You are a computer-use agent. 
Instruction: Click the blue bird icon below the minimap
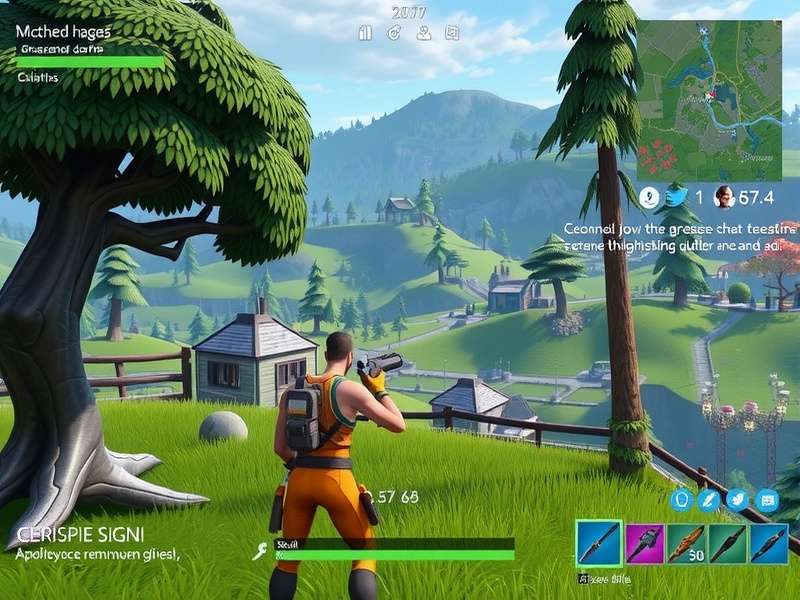676,197
